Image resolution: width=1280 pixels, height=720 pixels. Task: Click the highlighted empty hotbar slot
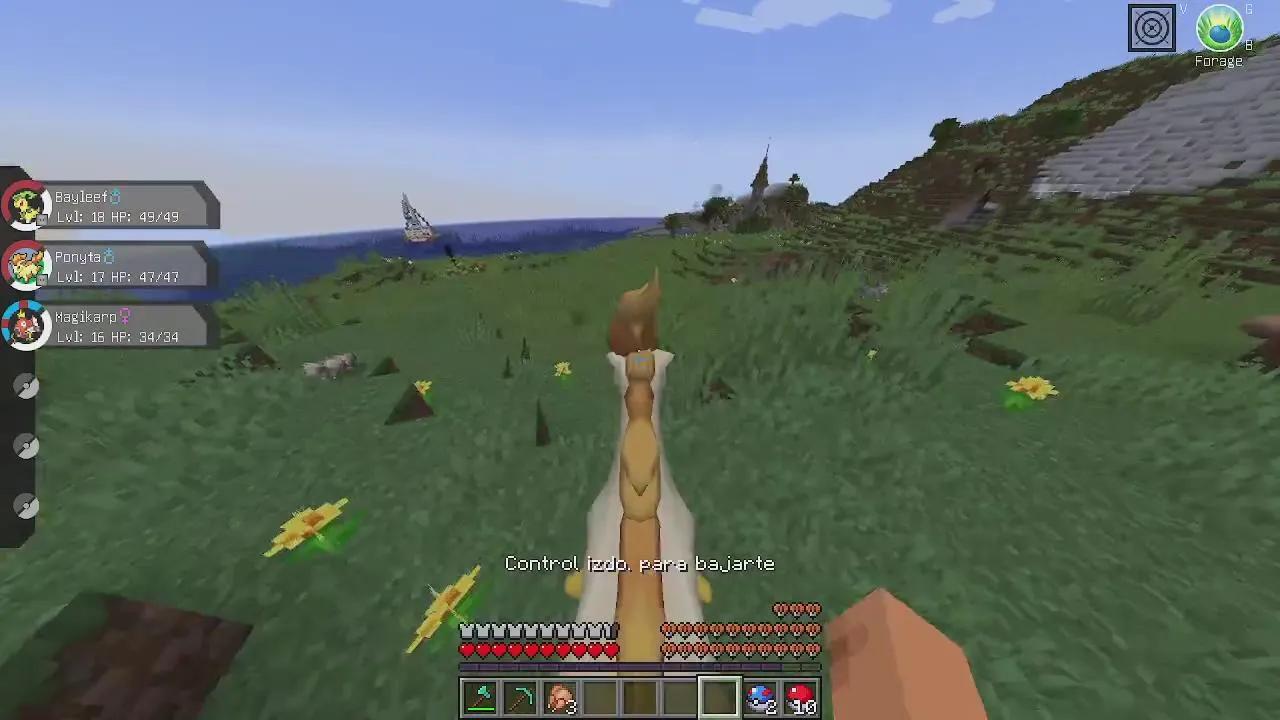tap(720, 697)
